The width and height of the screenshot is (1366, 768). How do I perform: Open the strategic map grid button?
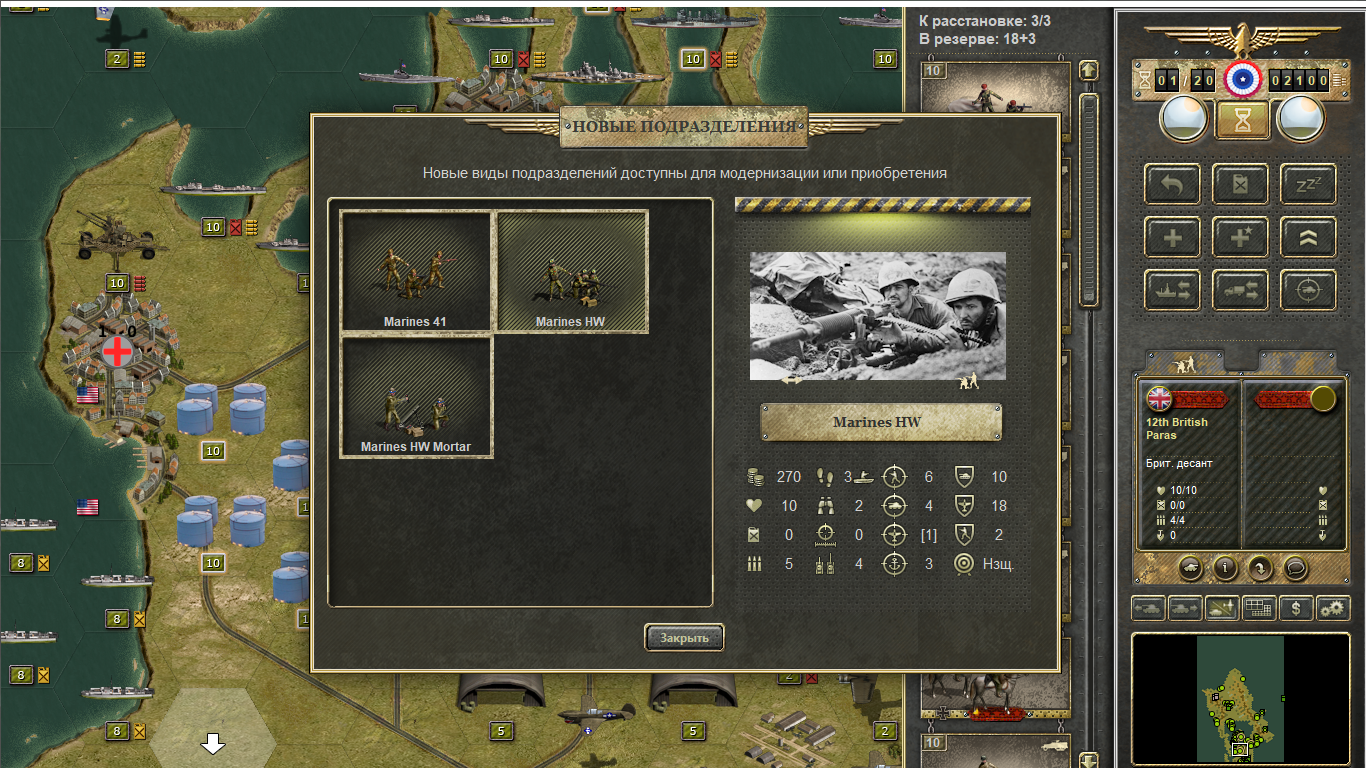tap(1259, 607)
